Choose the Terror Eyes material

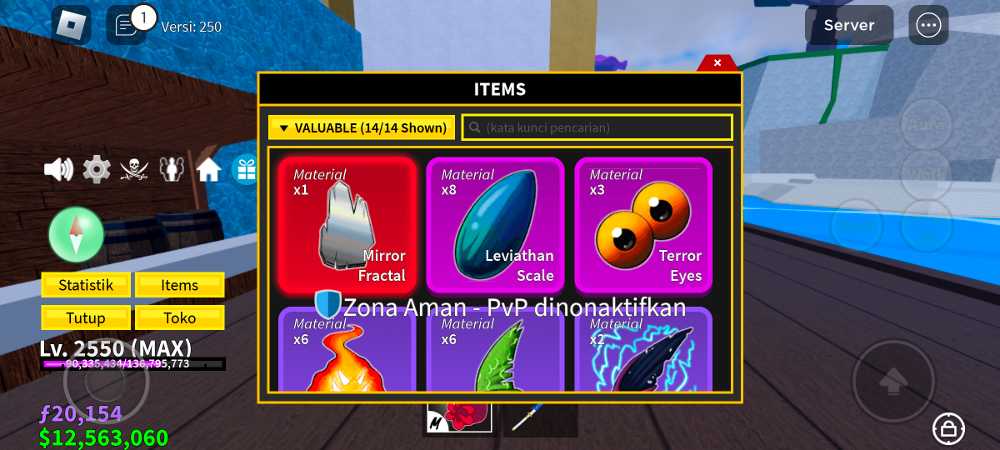tap(643, 225)
